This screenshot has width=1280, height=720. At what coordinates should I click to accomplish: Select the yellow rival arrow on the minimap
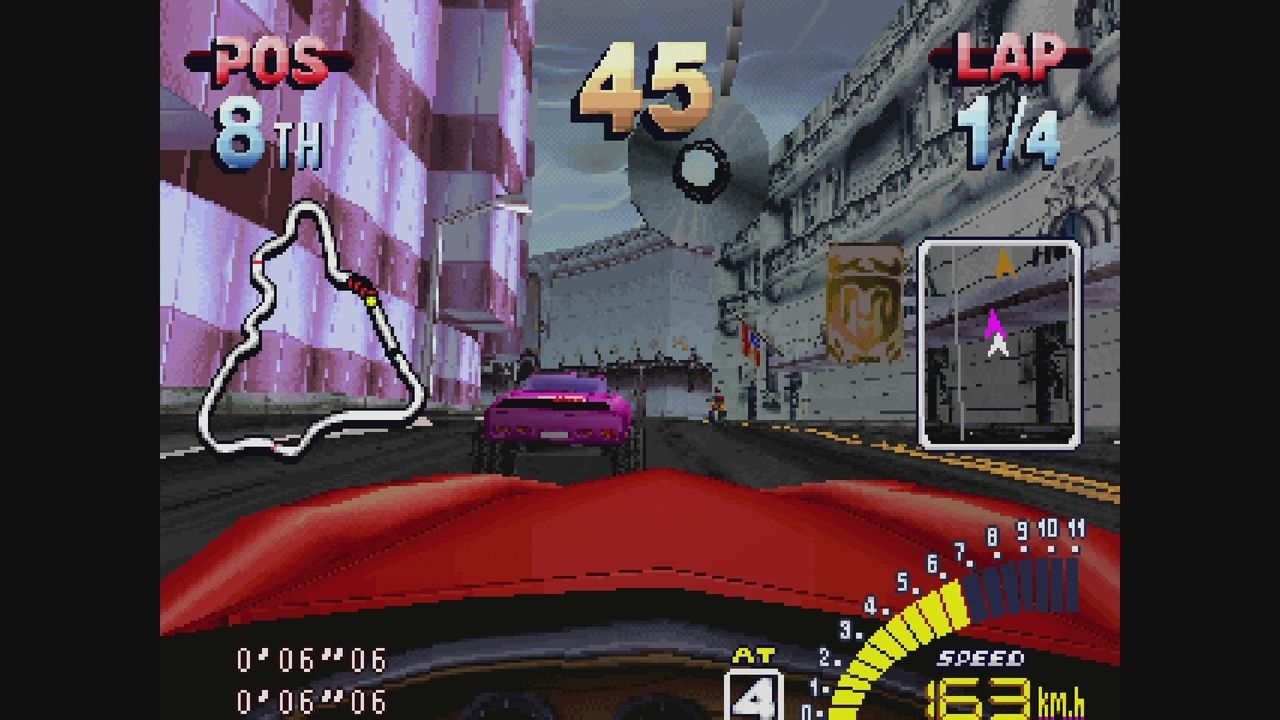1003,260
